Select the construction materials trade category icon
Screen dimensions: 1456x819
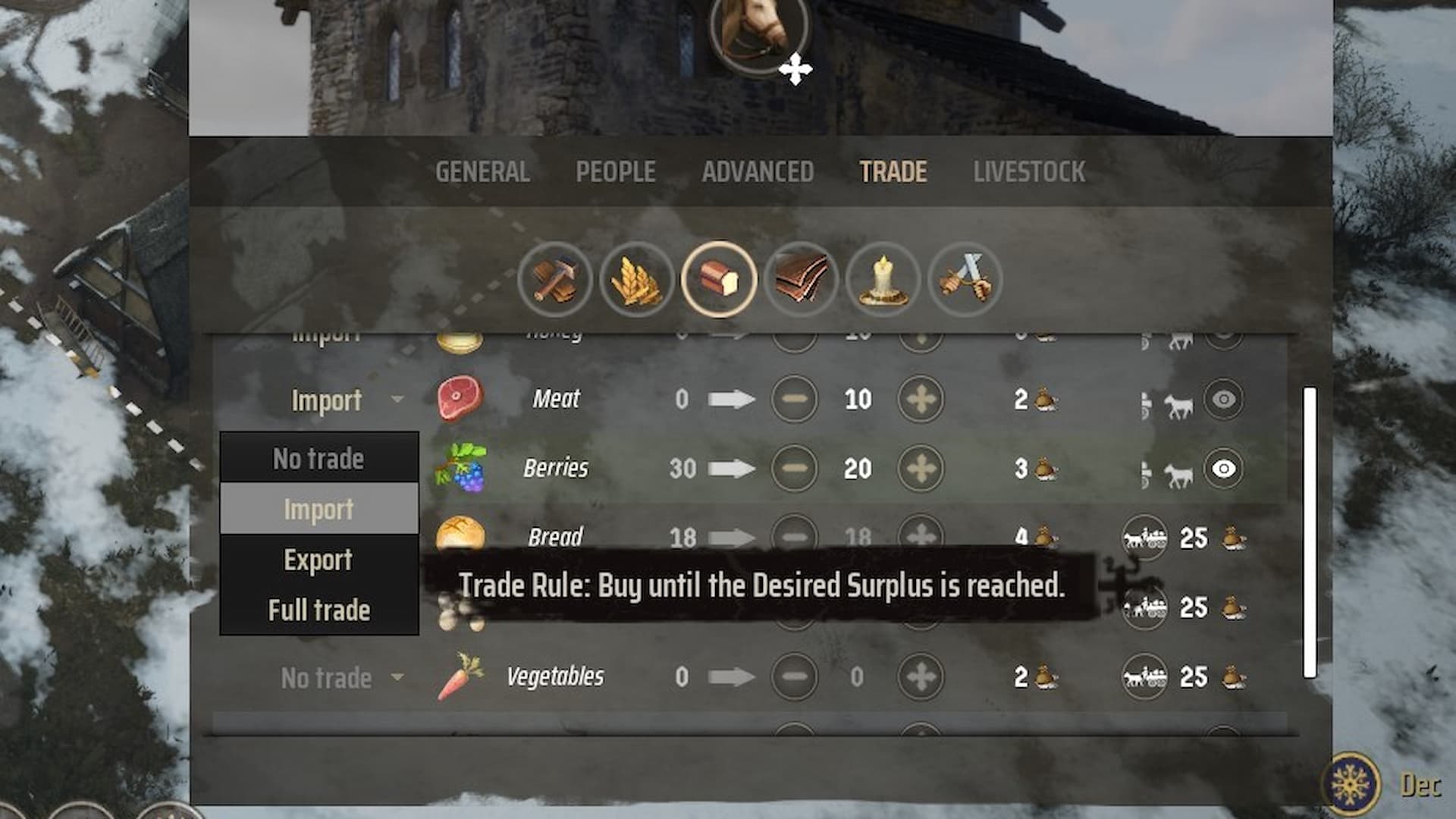(556, 280)
